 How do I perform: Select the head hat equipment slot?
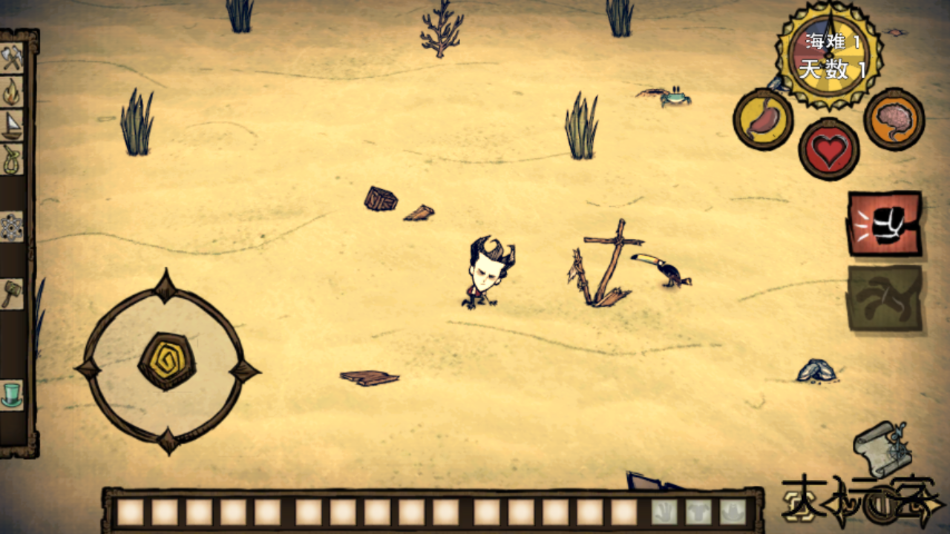tap(733, 512)
